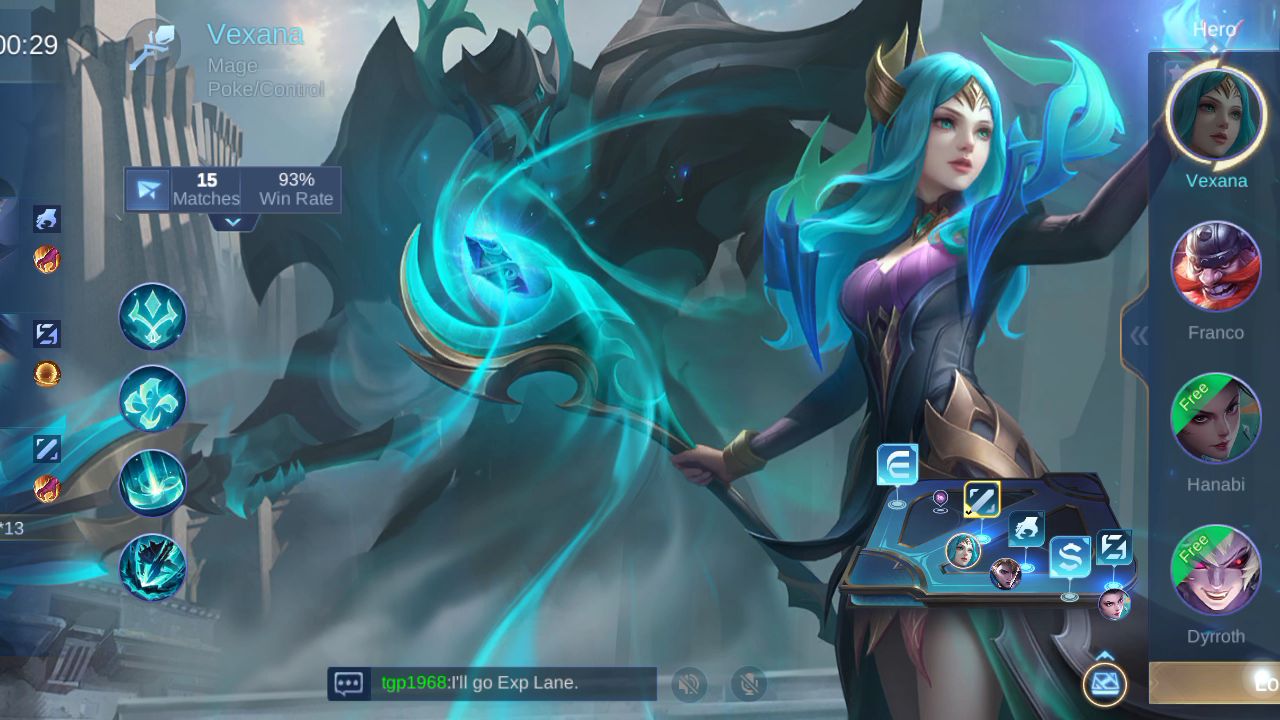The width and height of the screenshot is (1280, 720).
Task: Expand the matches and win rate dropdown
Action: click(x=233, y=222)
